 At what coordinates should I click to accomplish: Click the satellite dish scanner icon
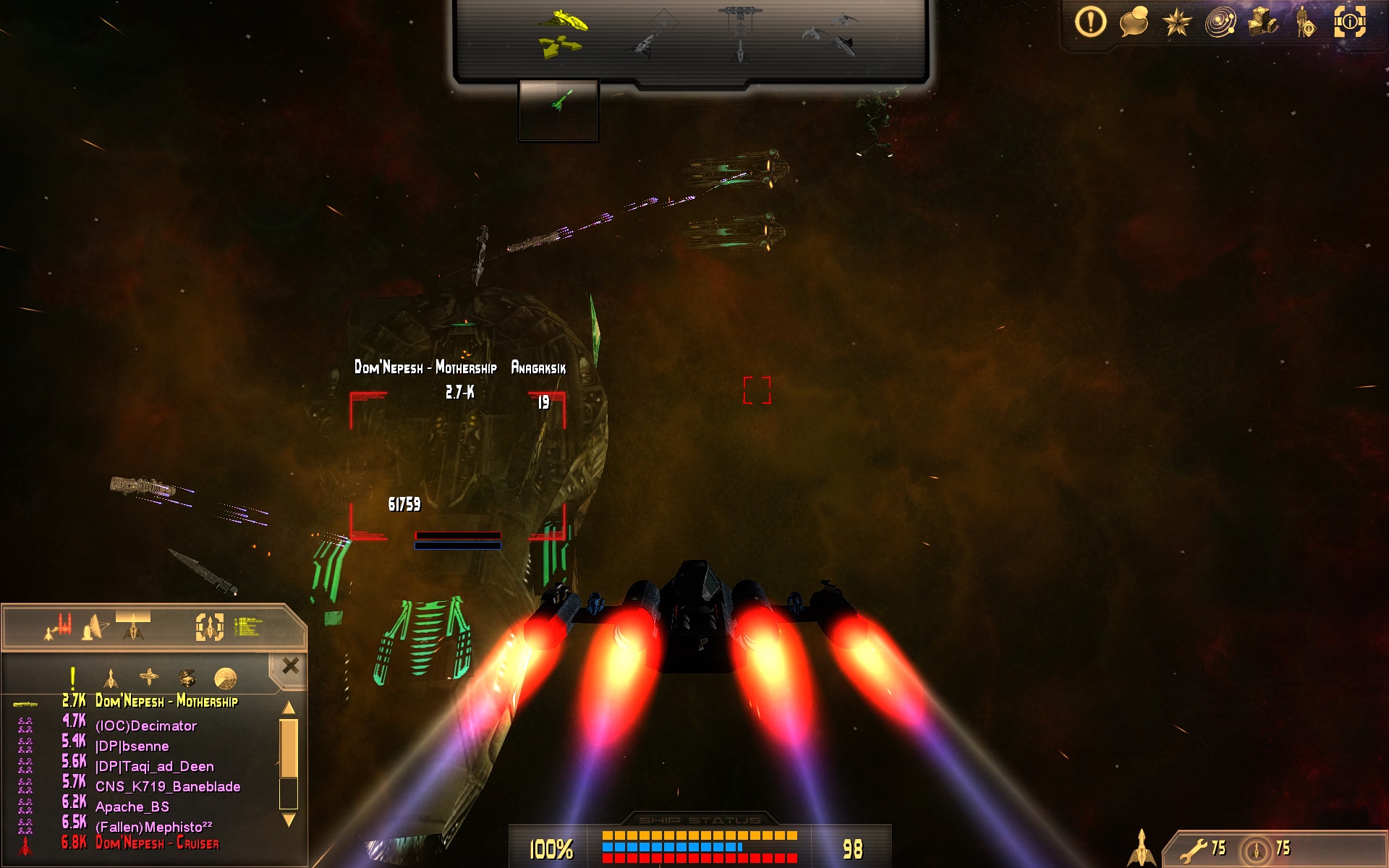[x=95, y=626]
